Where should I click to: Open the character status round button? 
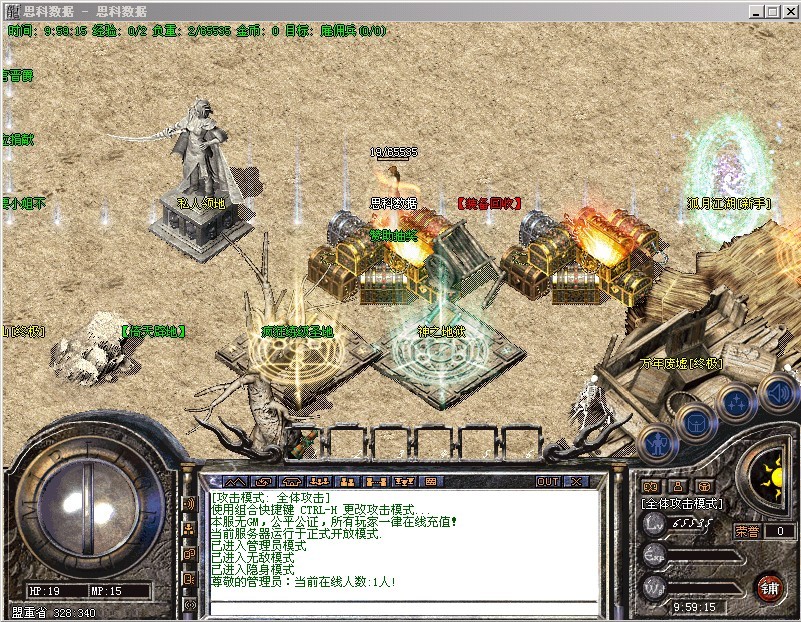coord(655,441)
